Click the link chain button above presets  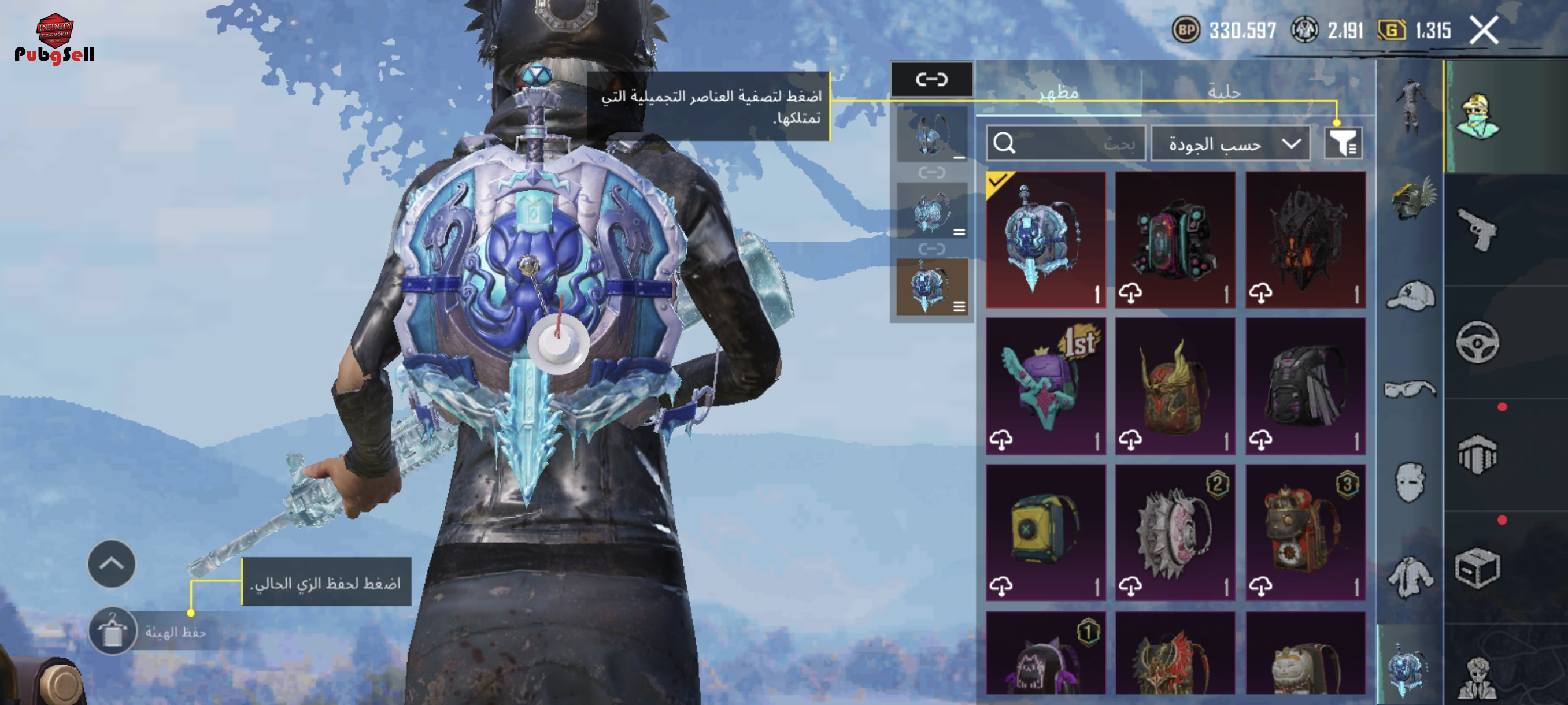click(931, 79)
